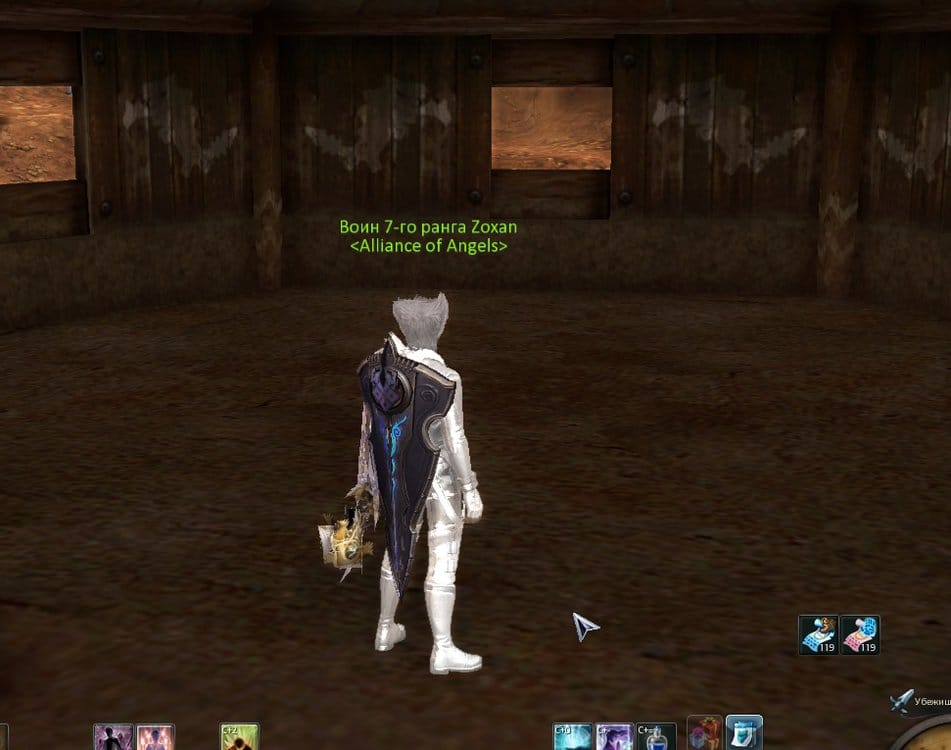Activate the pink glowing silhouette skill
This screenshot has width=951, height=750.
pyautogui.click(x=155, y=738)
